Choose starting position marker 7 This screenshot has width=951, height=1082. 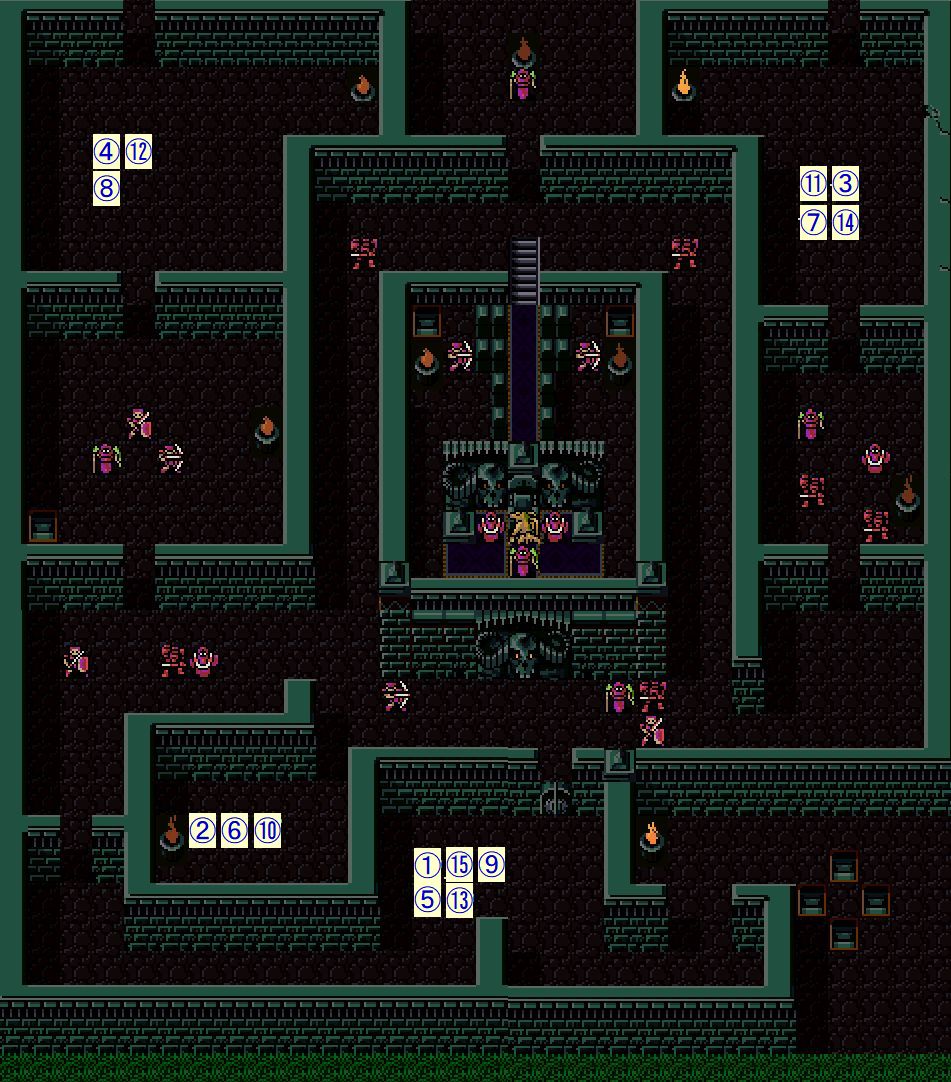coord(814,222)
